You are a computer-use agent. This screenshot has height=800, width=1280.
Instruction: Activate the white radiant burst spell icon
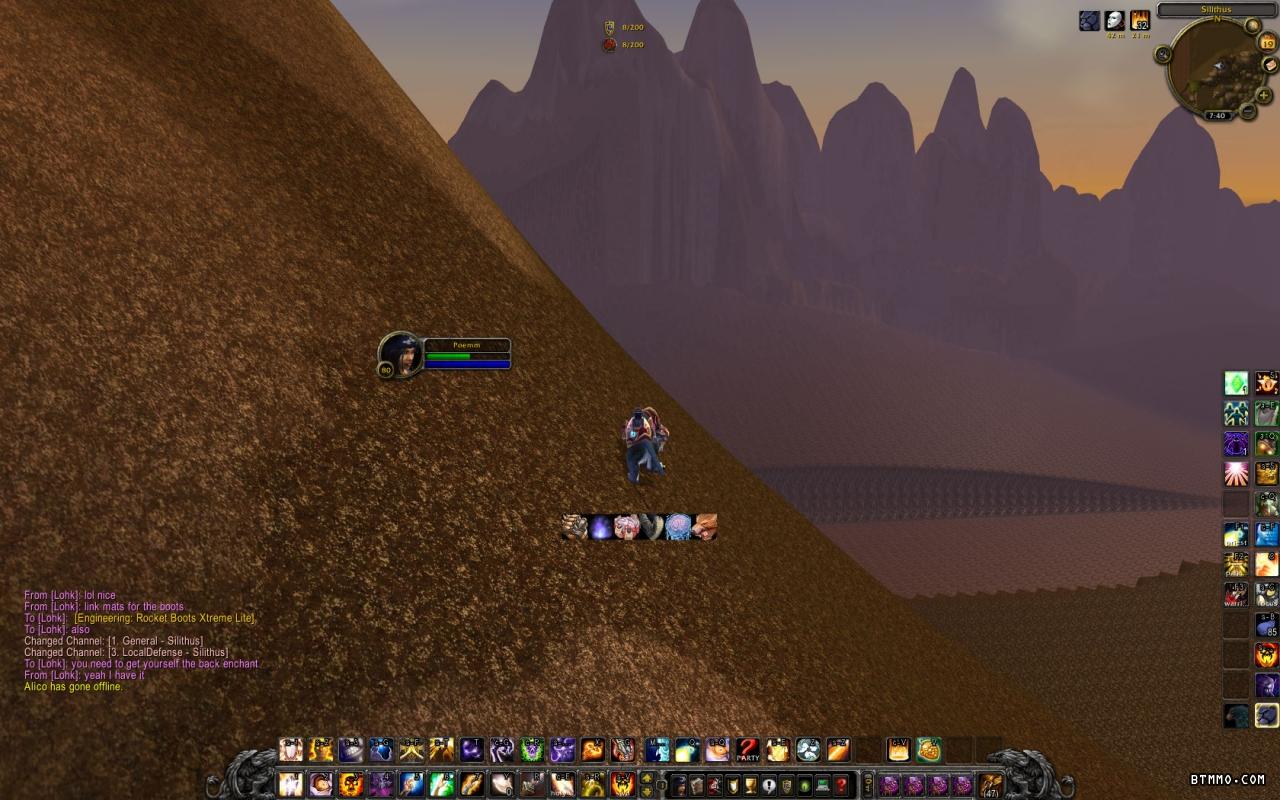pos(1237,473)
